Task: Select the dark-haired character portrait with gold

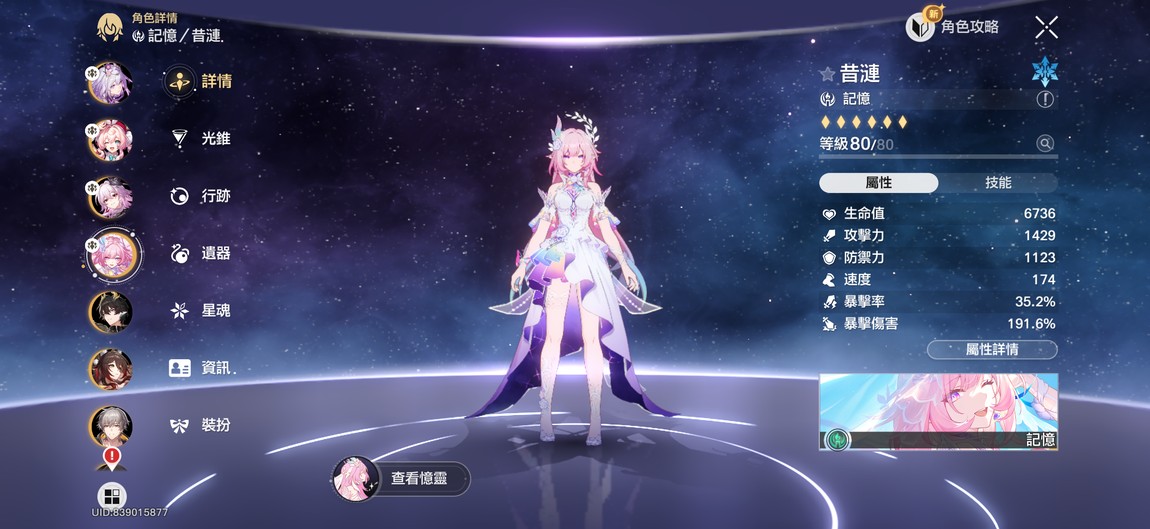Action: 111,311
